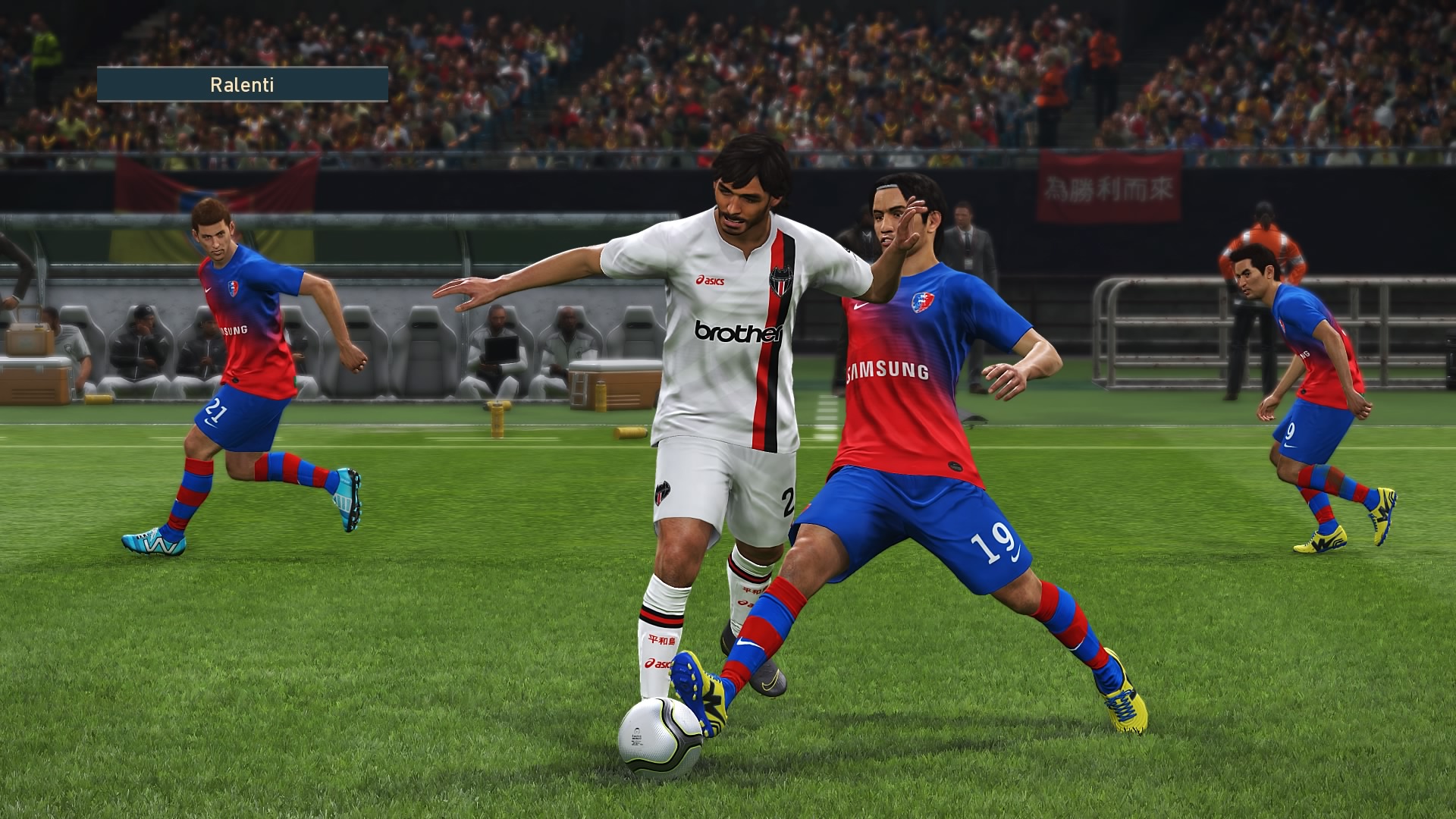The width and height of the screenshot is (1456, 819).
Task: Click the Ralenti replay banner
Action: tap(243, 84)
